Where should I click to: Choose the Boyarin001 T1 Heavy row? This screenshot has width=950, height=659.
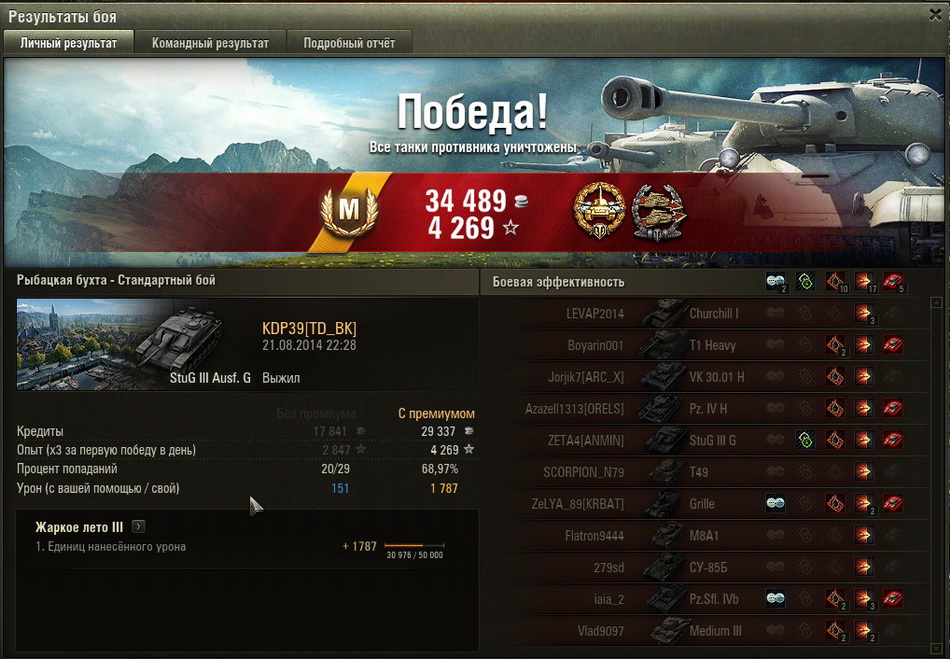point(700,346)
